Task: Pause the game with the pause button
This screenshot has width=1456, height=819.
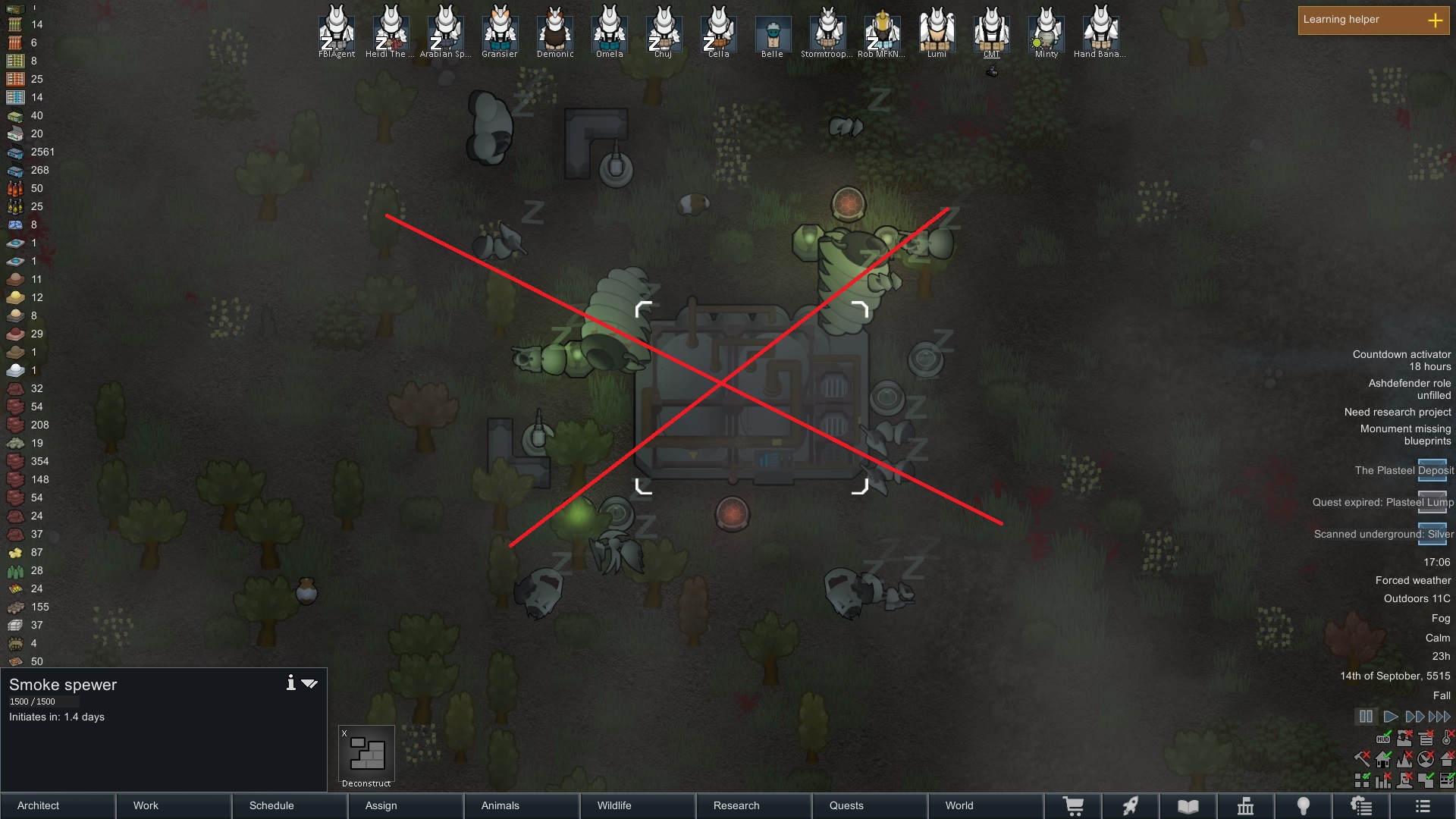Action: point(1366,717)
